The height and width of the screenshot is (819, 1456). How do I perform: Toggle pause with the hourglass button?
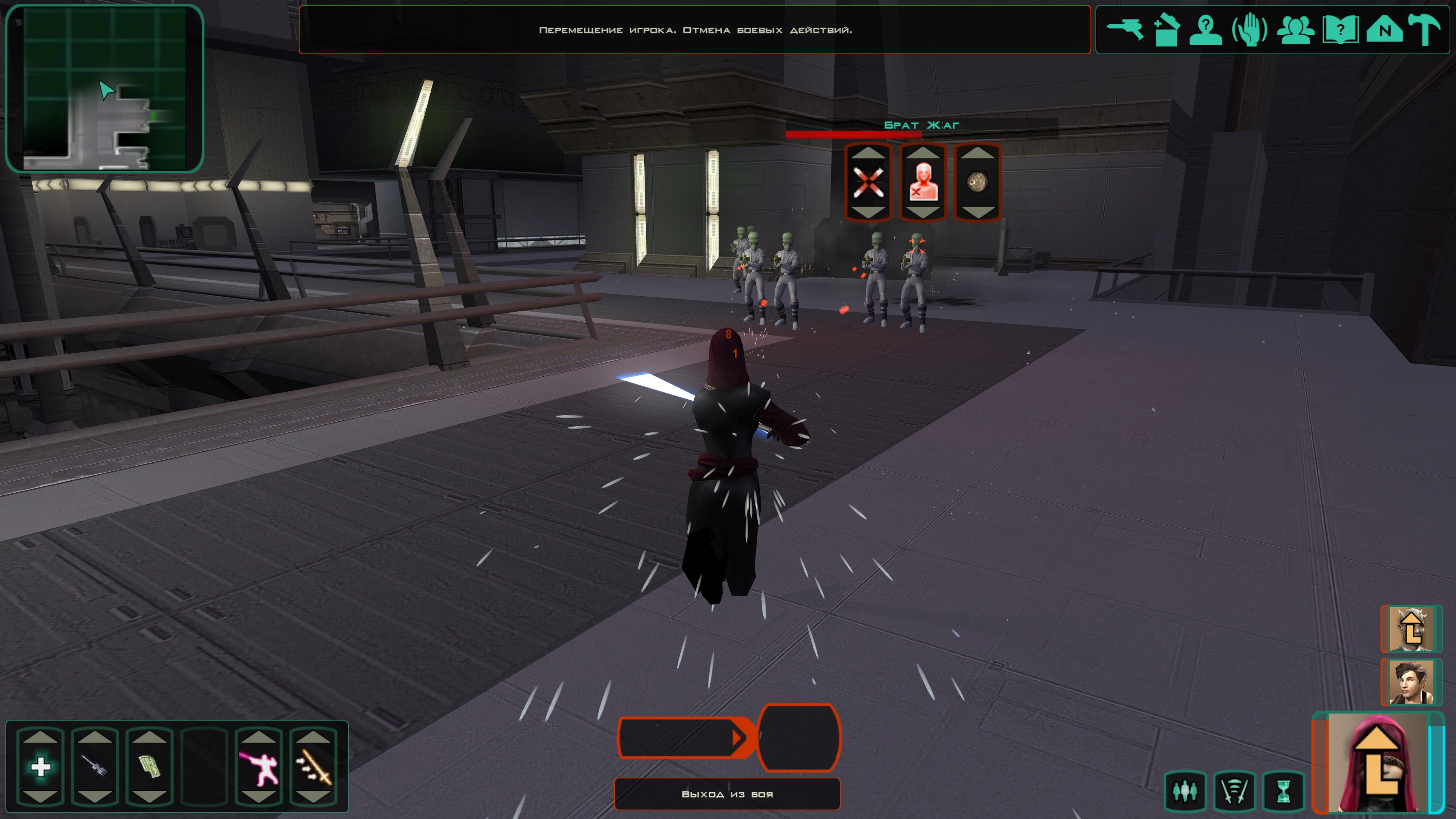coord(1284,791)
